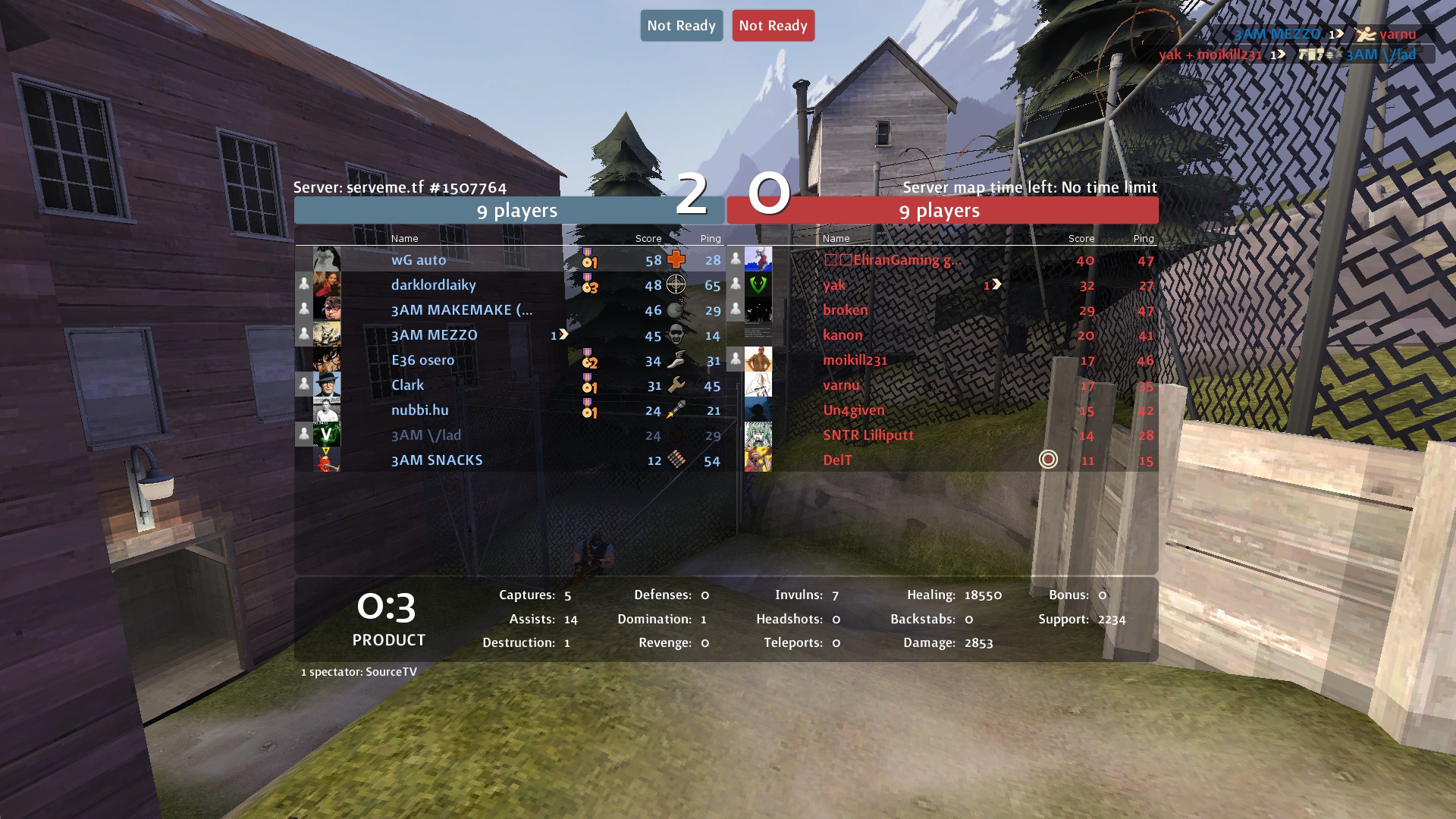Viewport: 1456px width, 819px height.
Task: Click the blue team's Not Ready button
Action: pos(681,26)
